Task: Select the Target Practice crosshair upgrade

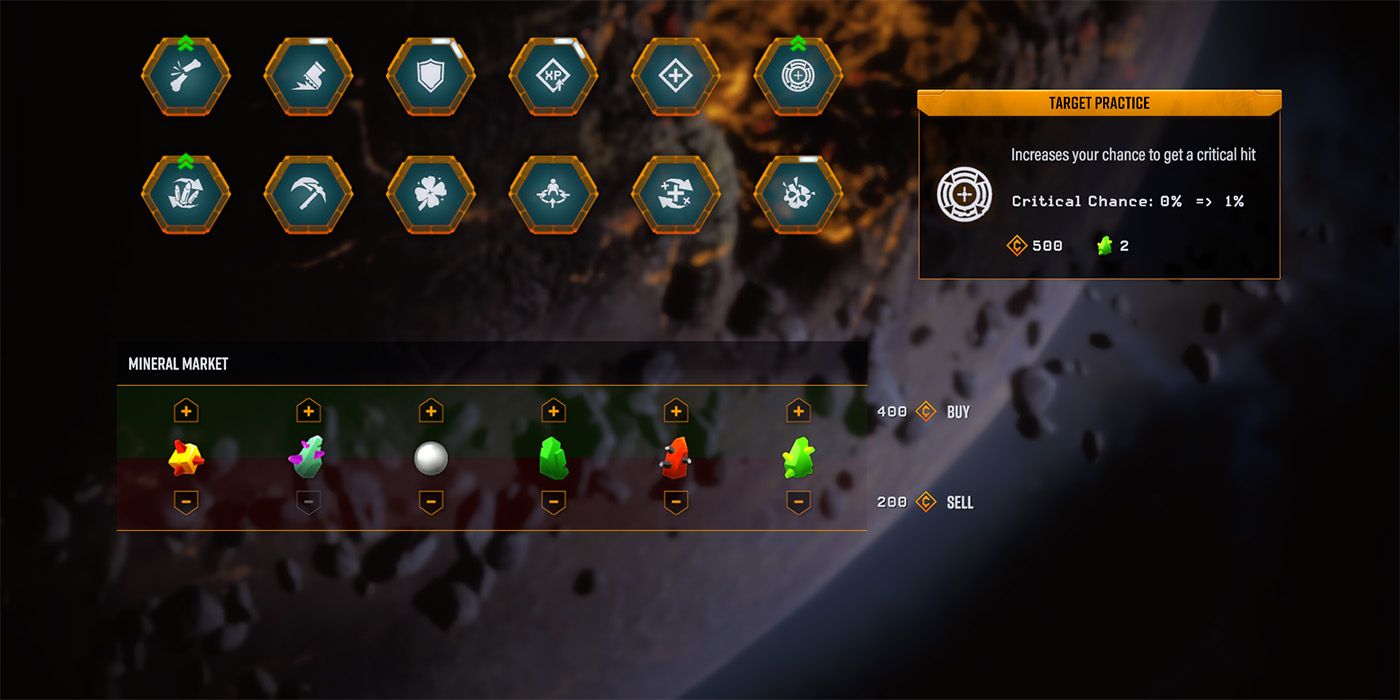Action: pos(798,78)
